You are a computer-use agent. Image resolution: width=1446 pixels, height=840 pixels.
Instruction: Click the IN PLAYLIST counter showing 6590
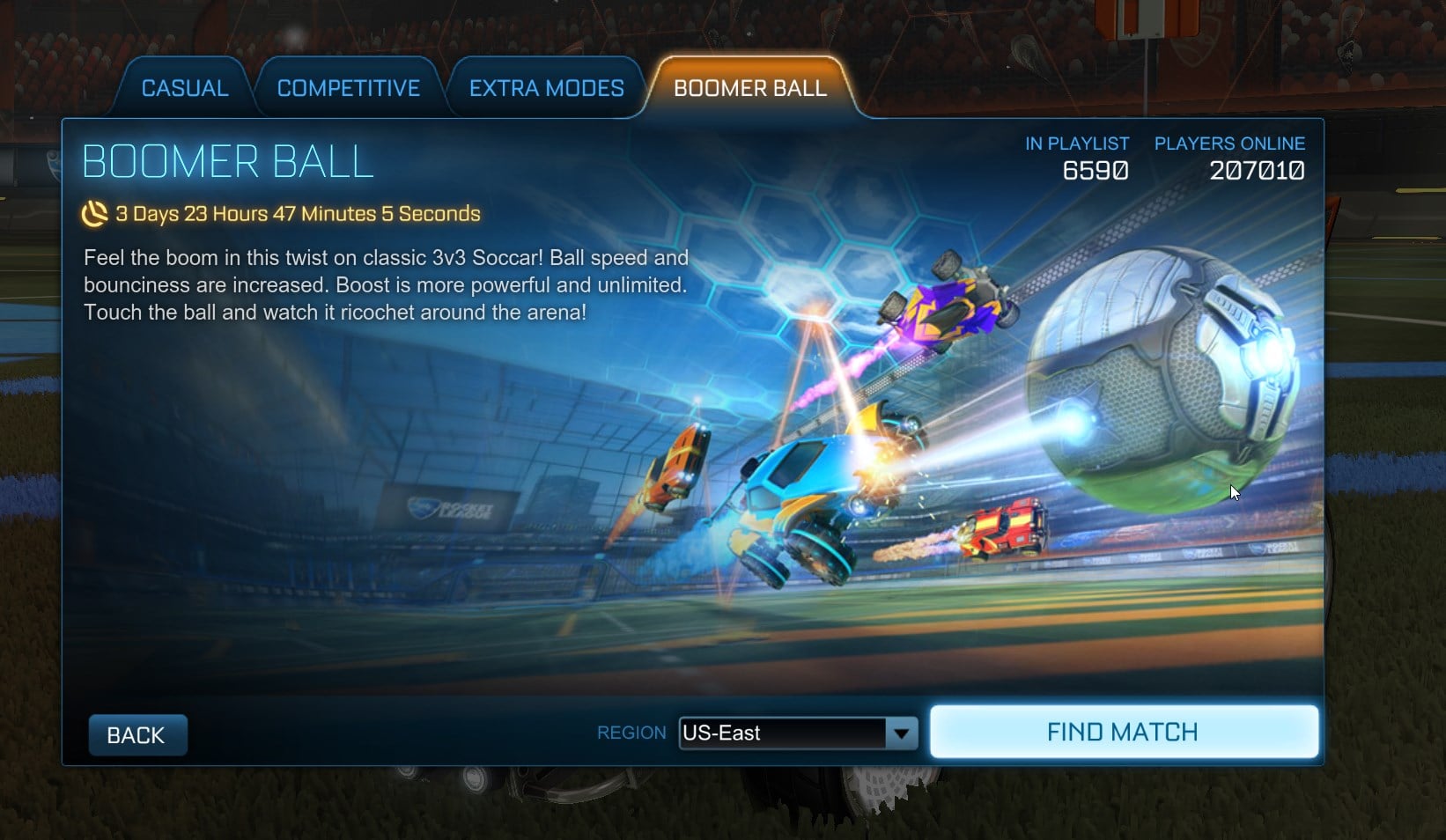click(x=1093, y=171)
